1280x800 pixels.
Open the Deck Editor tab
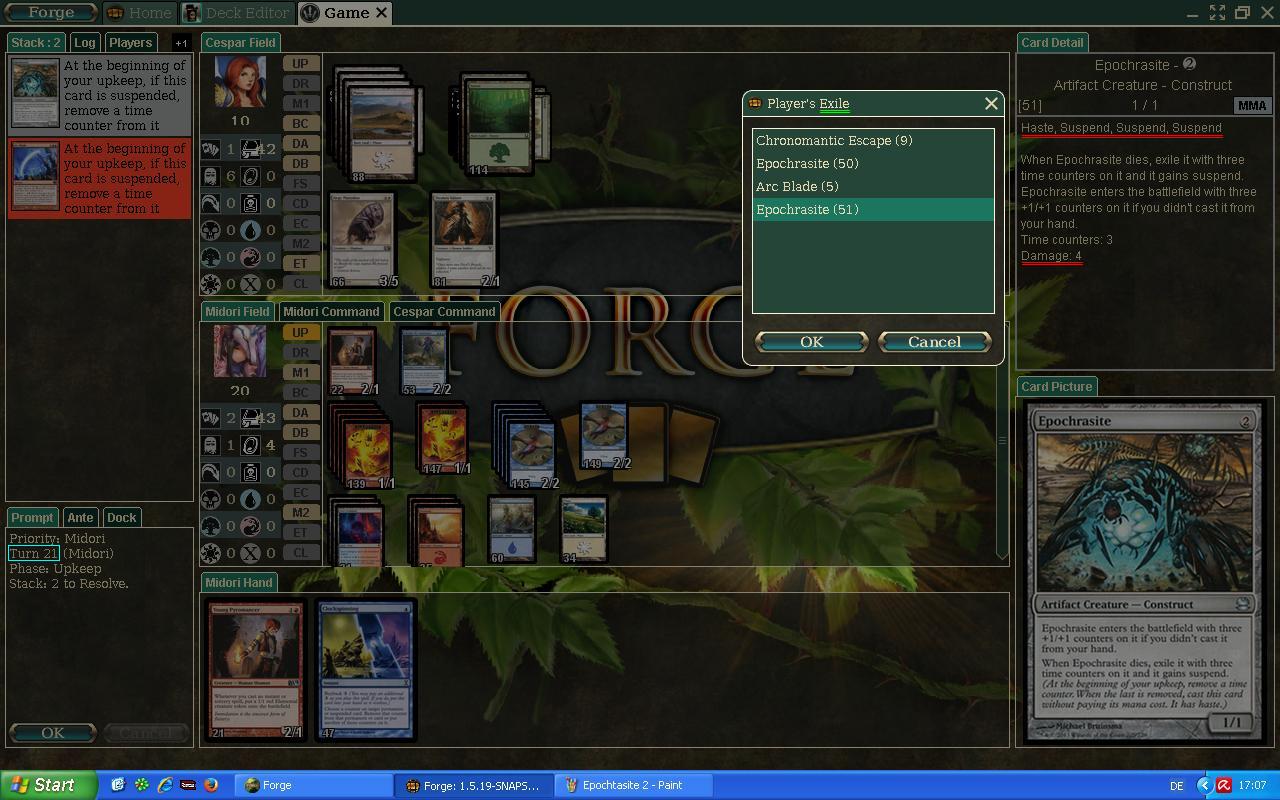237,13
